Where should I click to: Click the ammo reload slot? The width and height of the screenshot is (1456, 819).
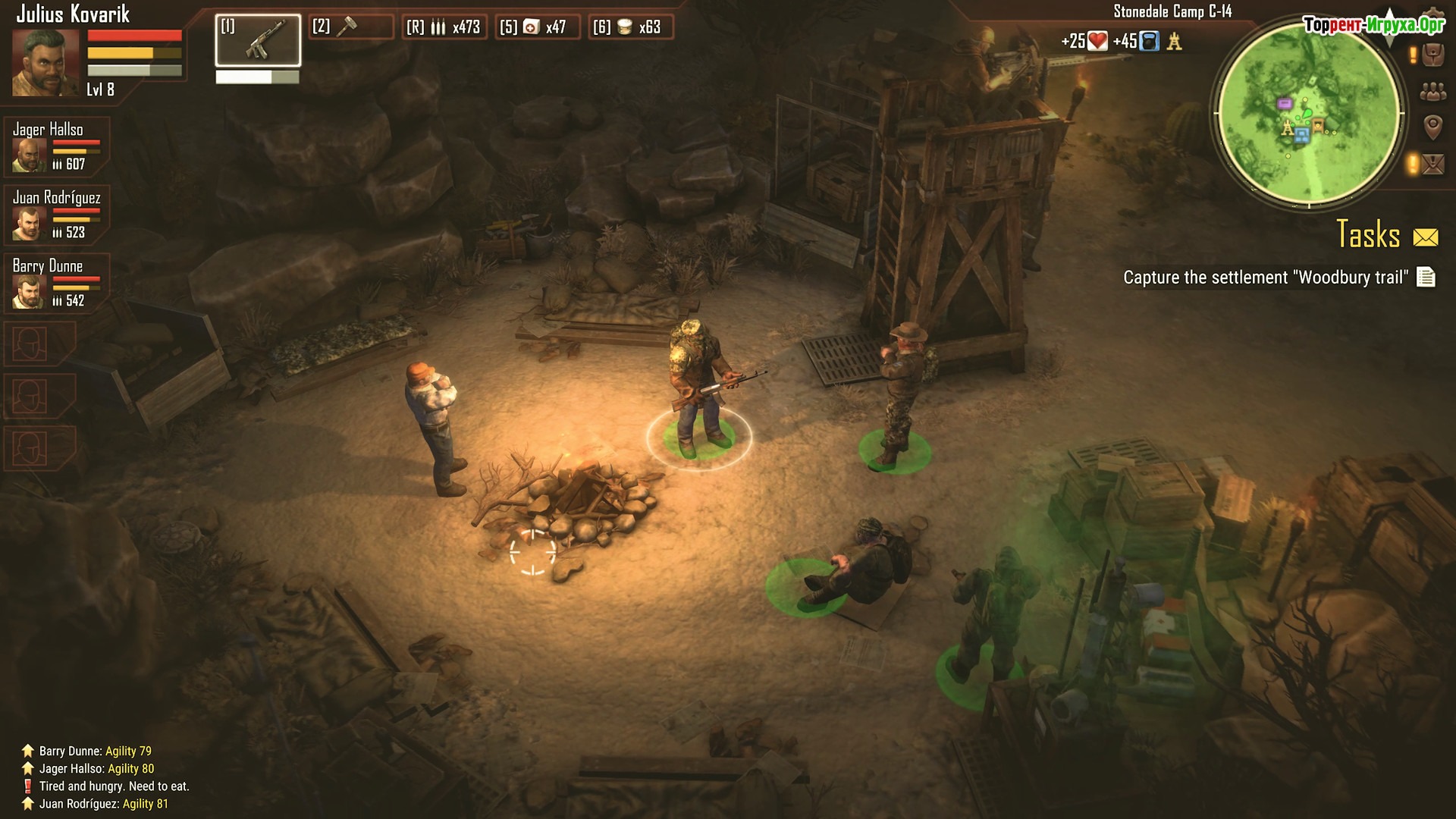point(444,27)
